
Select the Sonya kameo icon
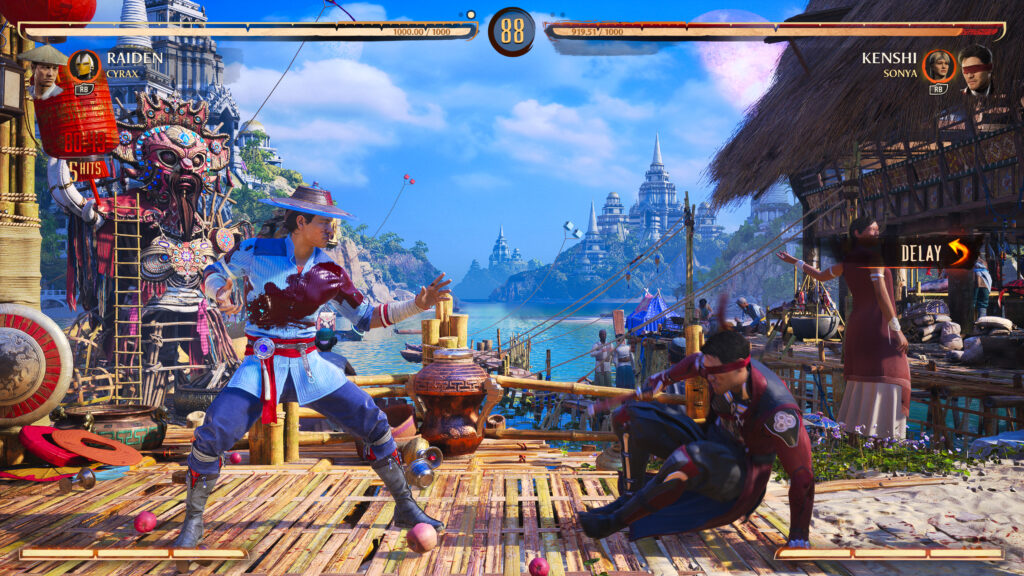tap(938, 66)
